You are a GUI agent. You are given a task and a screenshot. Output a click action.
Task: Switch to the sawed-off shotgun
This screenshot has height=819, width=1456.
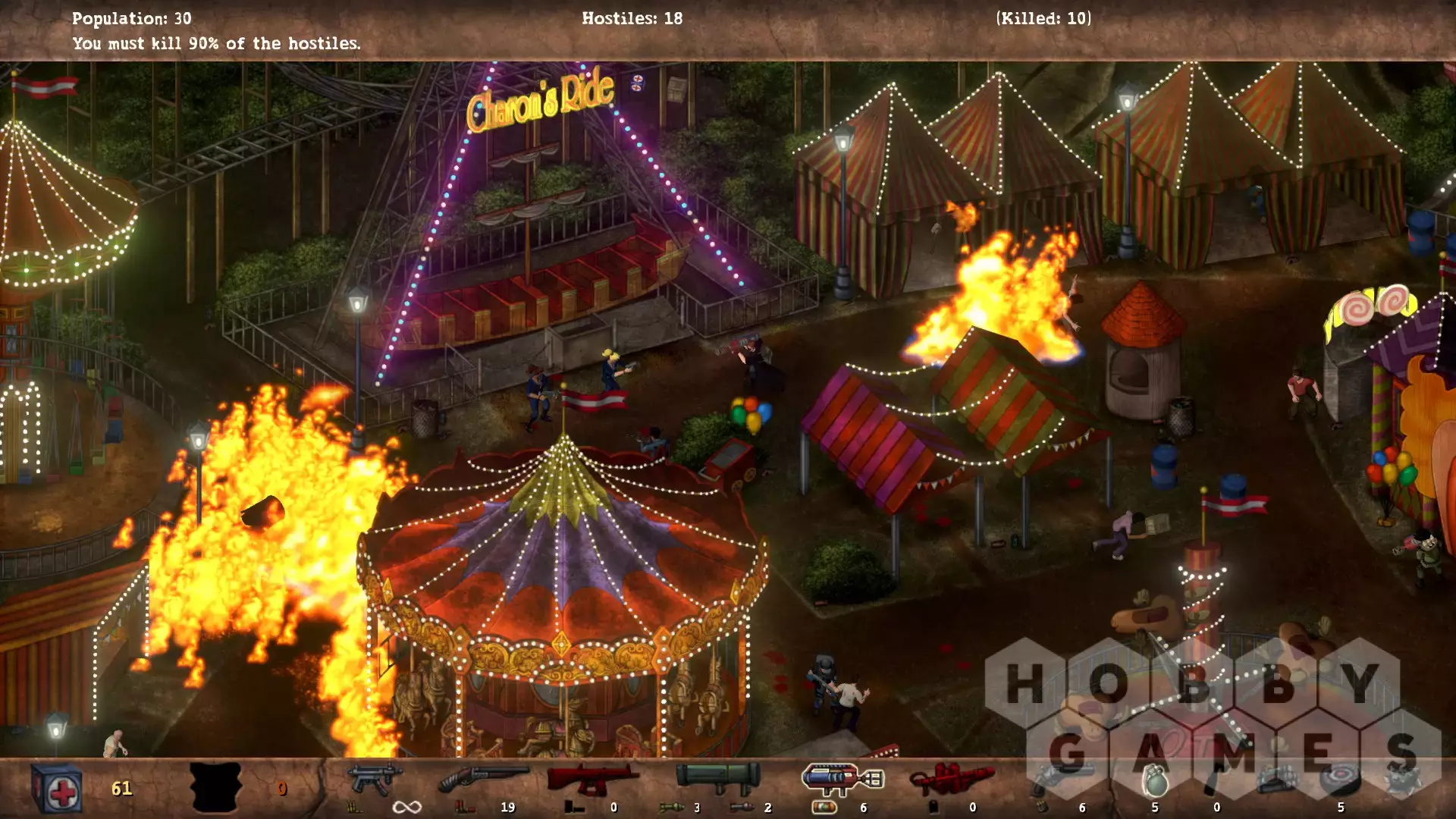pyautogui.click(x=483, y=780)
